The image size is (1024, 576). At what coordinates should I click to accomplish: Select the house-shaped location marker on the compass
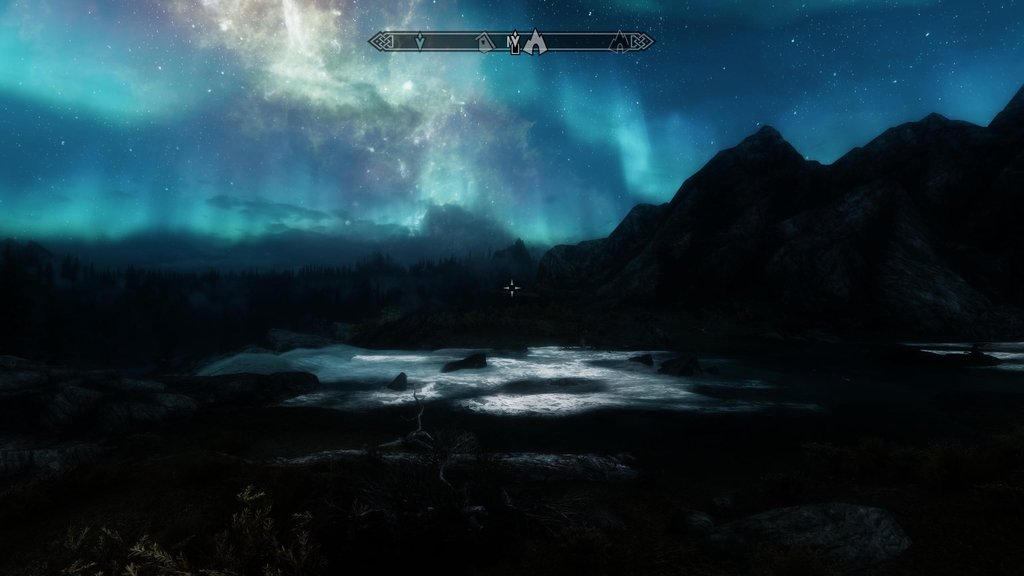pos(485,41)
